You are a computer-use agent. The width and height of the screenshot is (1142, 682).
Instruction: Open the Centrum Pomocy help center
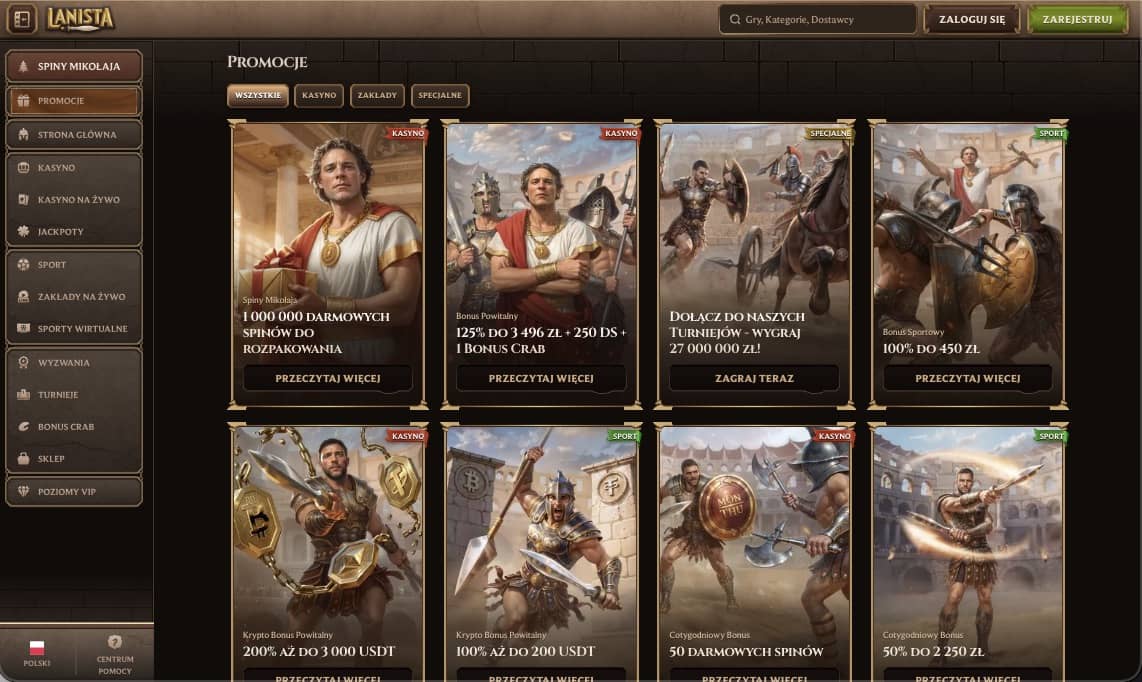click(115, 653)
